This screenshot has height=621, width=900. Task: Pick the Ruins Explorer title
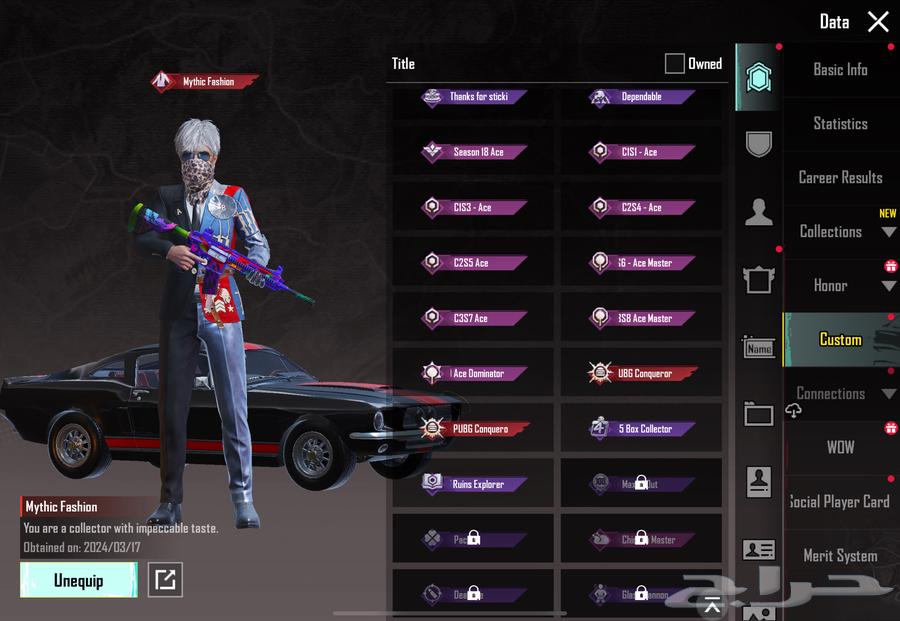pos(473,484)
